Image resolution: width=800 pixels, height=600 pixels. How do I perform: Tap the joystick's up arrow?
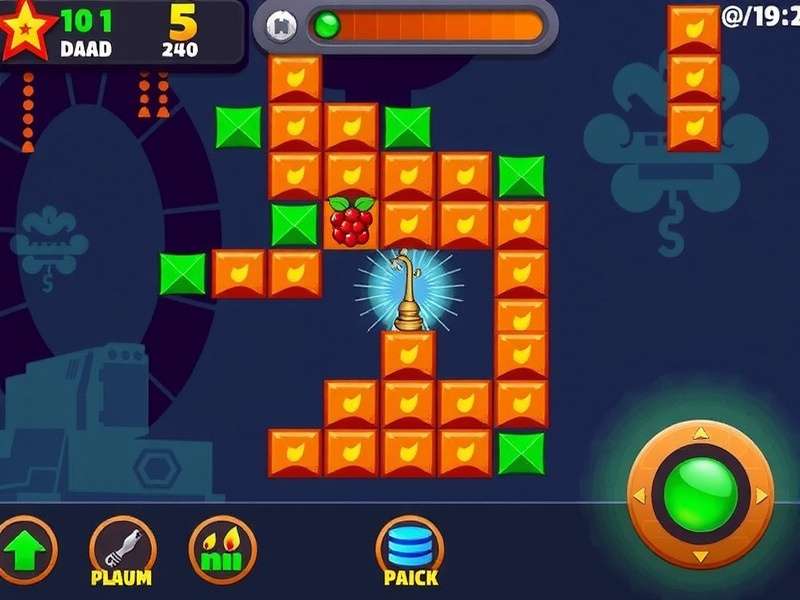click(x=700, y=433)
